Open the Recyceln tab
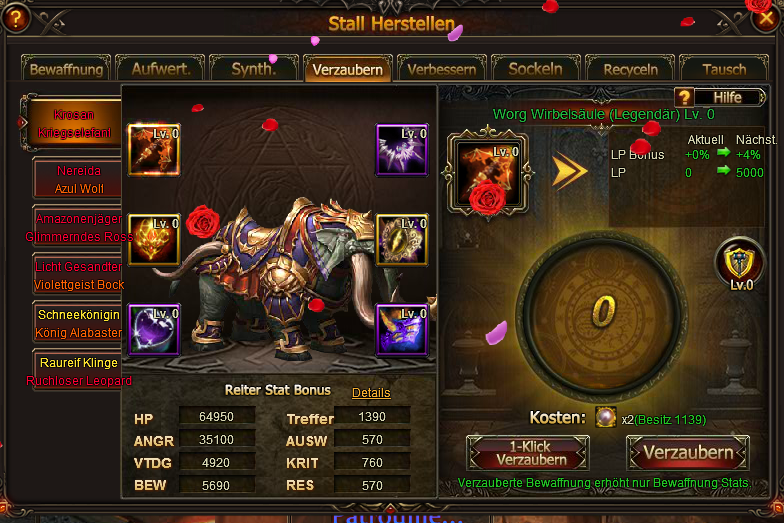784x523 pixels. 631,70
